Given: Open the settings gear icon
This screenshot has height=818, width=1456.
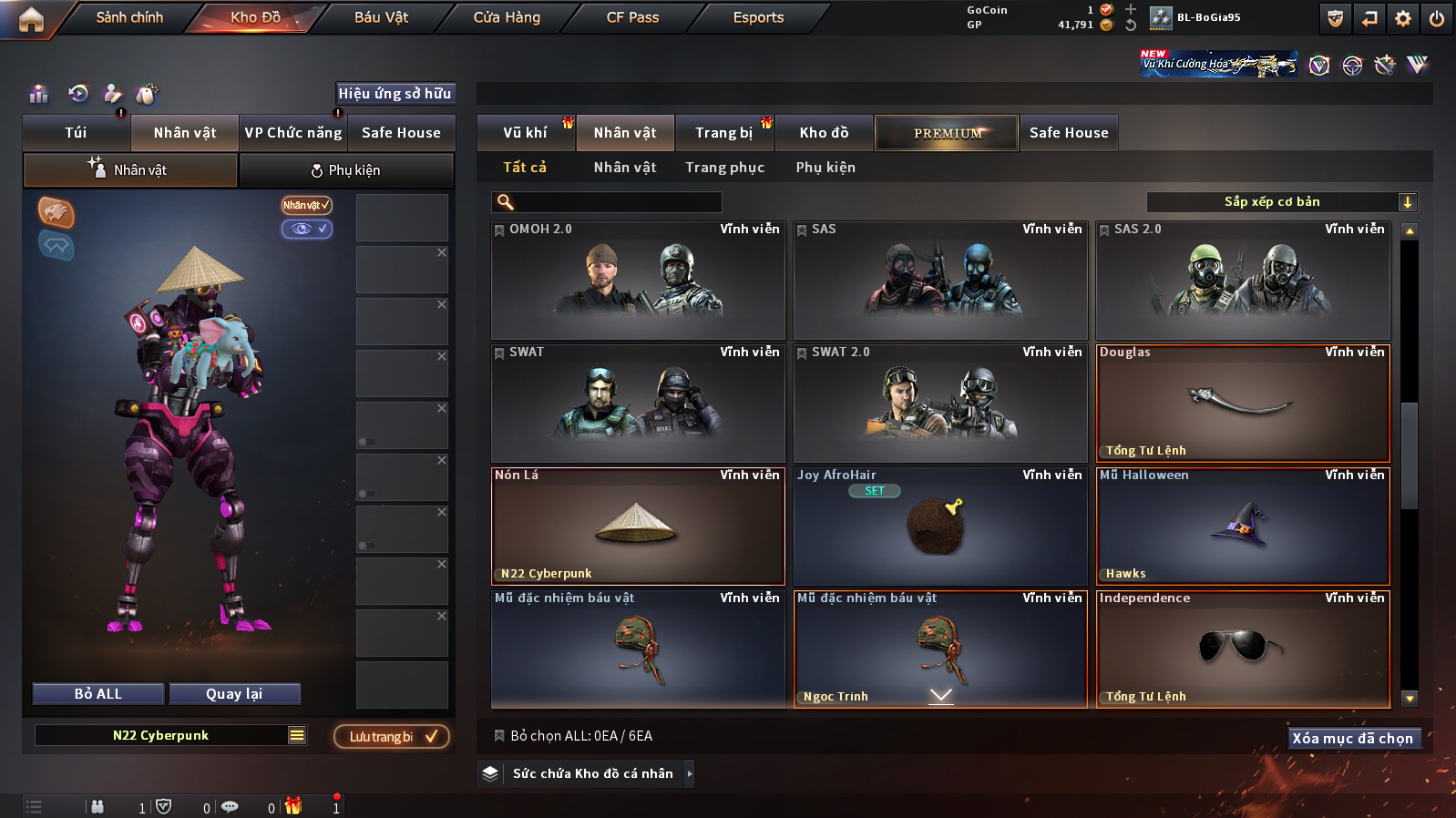Looking at the screenshot, I should [1403, 18].
